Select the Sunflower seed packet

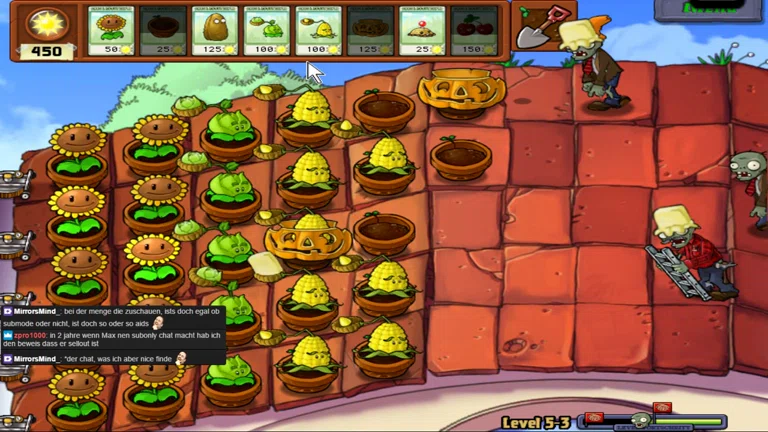tap(111, 31)
